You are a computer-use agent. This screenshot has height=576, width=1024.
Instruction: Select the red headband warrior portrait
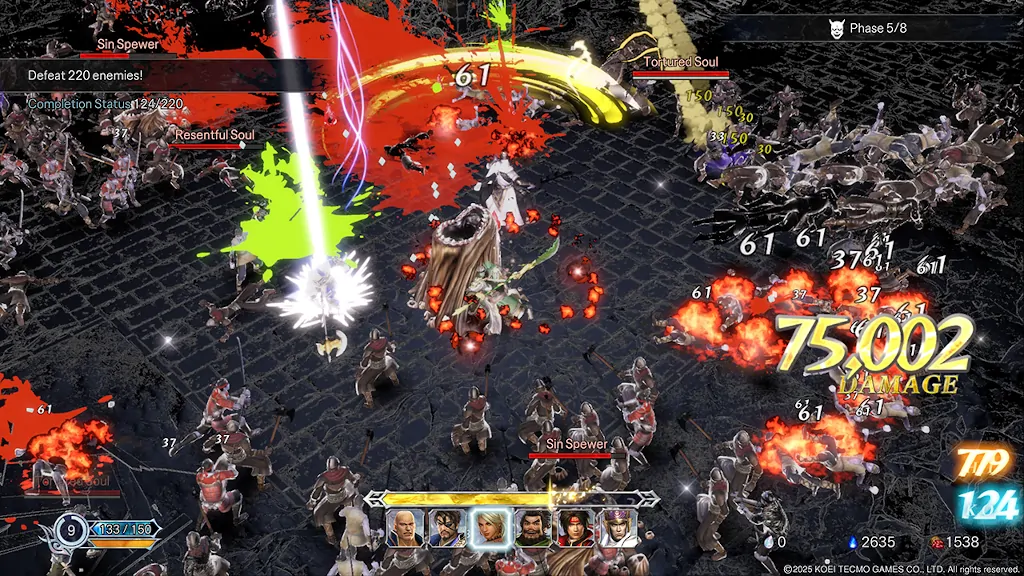click(575, 527)
